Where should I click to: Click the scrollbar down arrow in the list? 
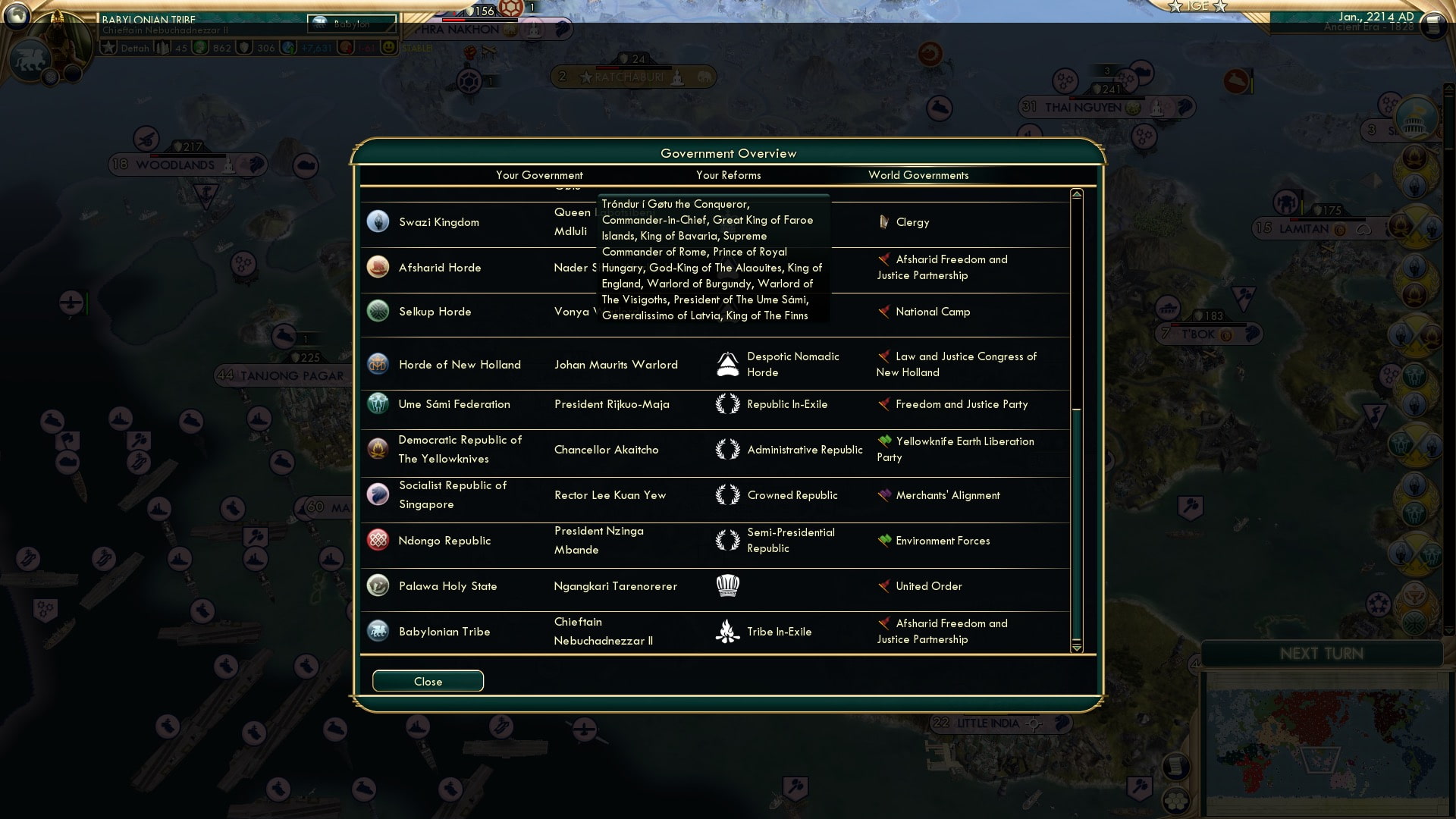pyautogui.click(x=1075, y=648)
